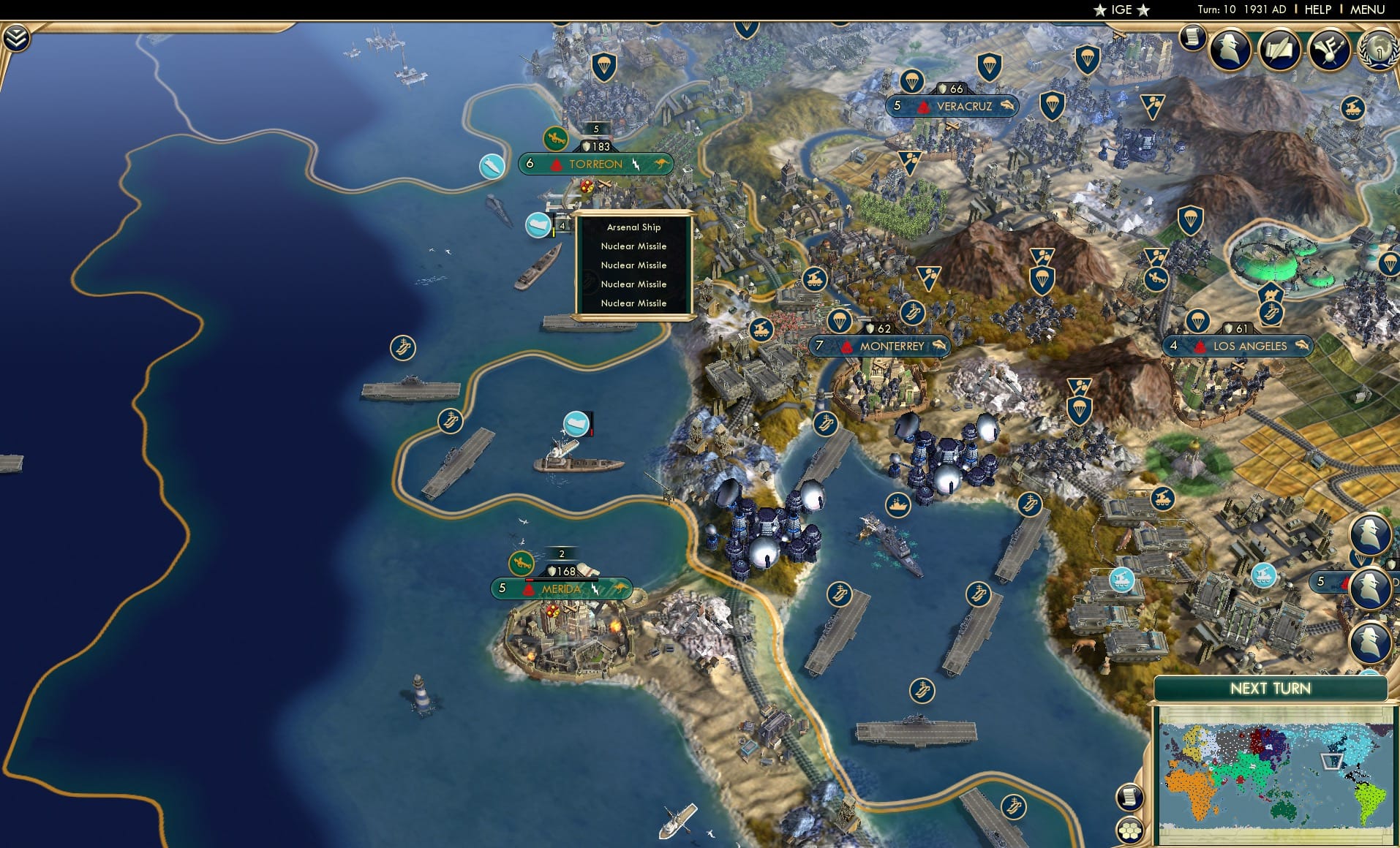Select the submarine unit flag left of Torreon
The height and width of the screenshot is (848, 1400).
tap(491, 167)
